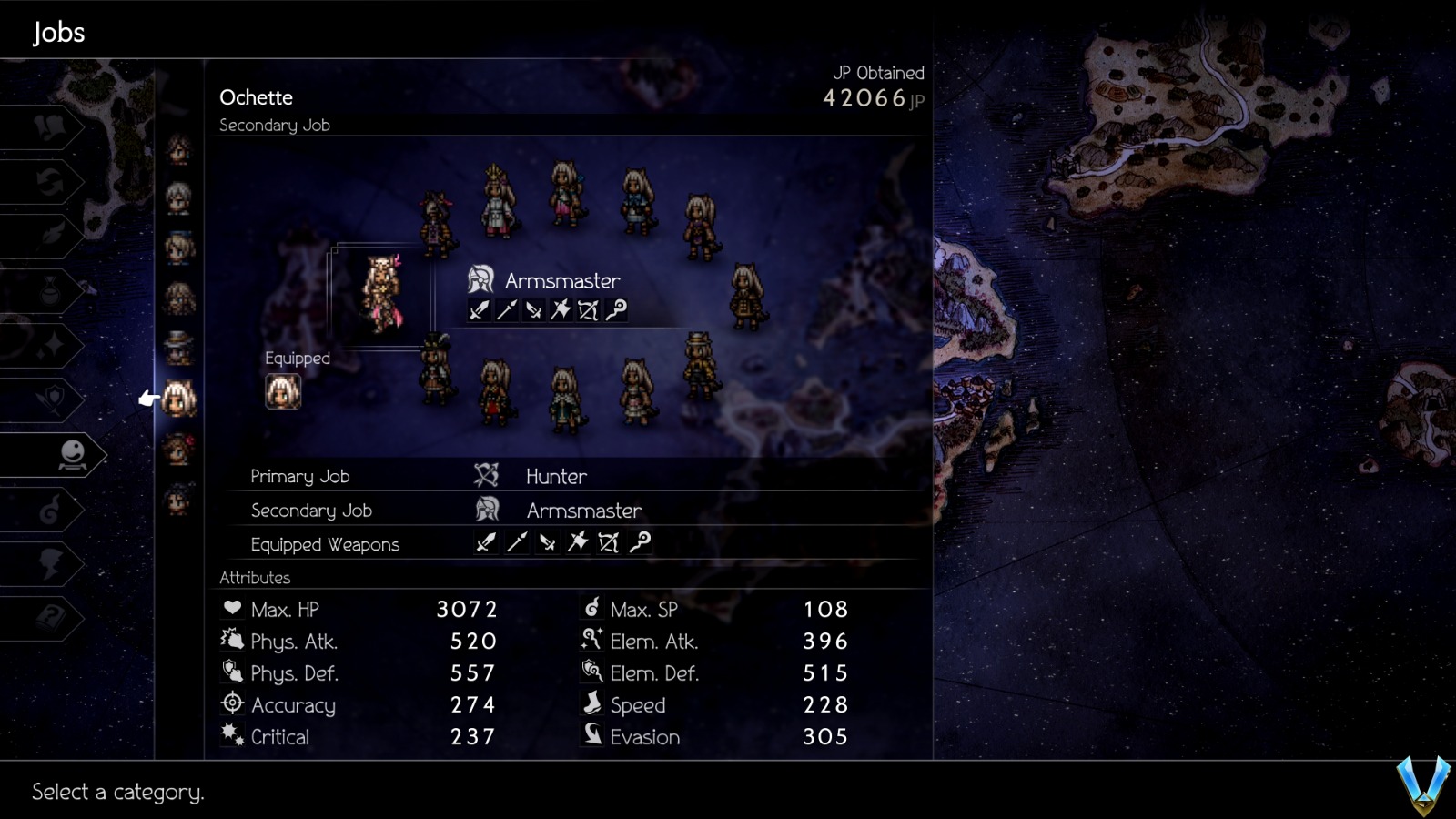Click the Armsmaster helmet icon beside Secondary Job
Viewport: 1456px width, 819px height.
pos(486,510)
